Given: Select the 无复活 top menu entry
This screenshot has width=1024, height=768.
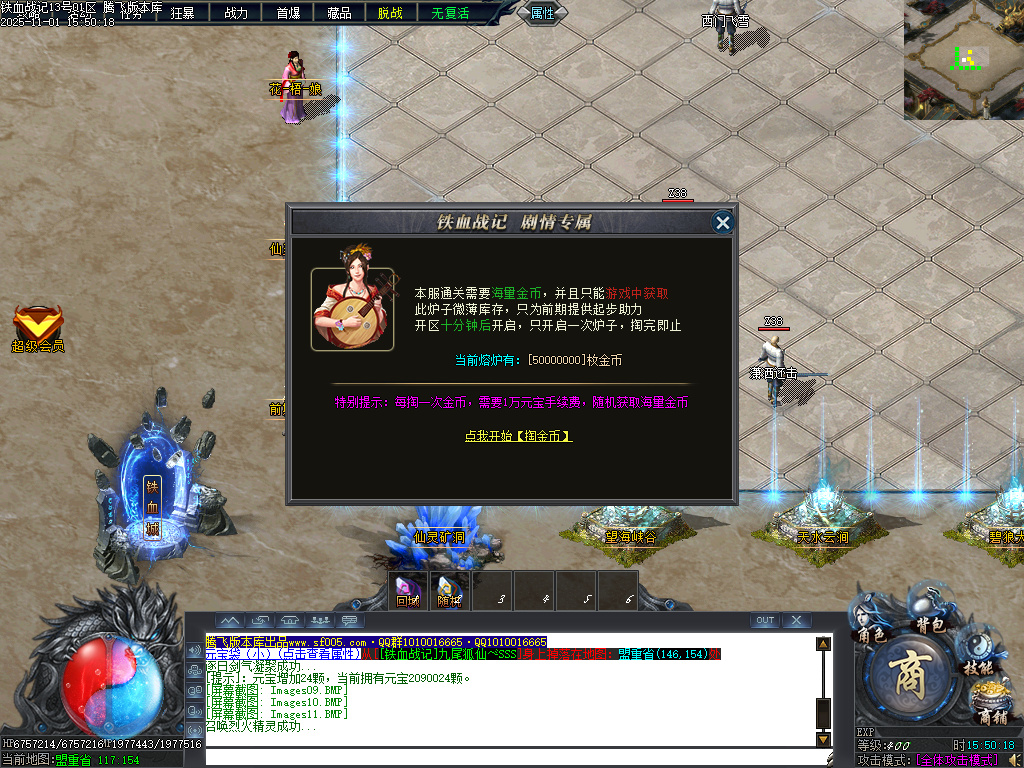Looking at the screenshot, I should (x=450, y=13).
